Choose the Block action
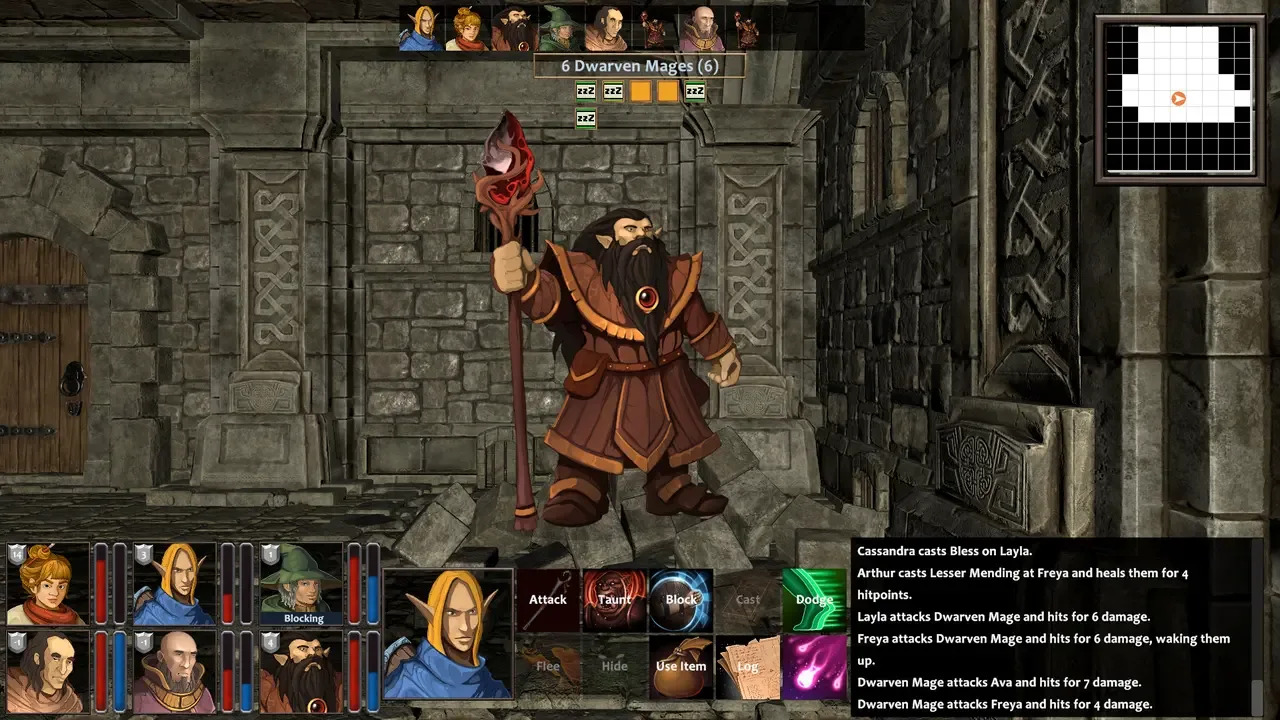Image resolution: width=1280 pixels, height=720 pixels. pos(681,600)
